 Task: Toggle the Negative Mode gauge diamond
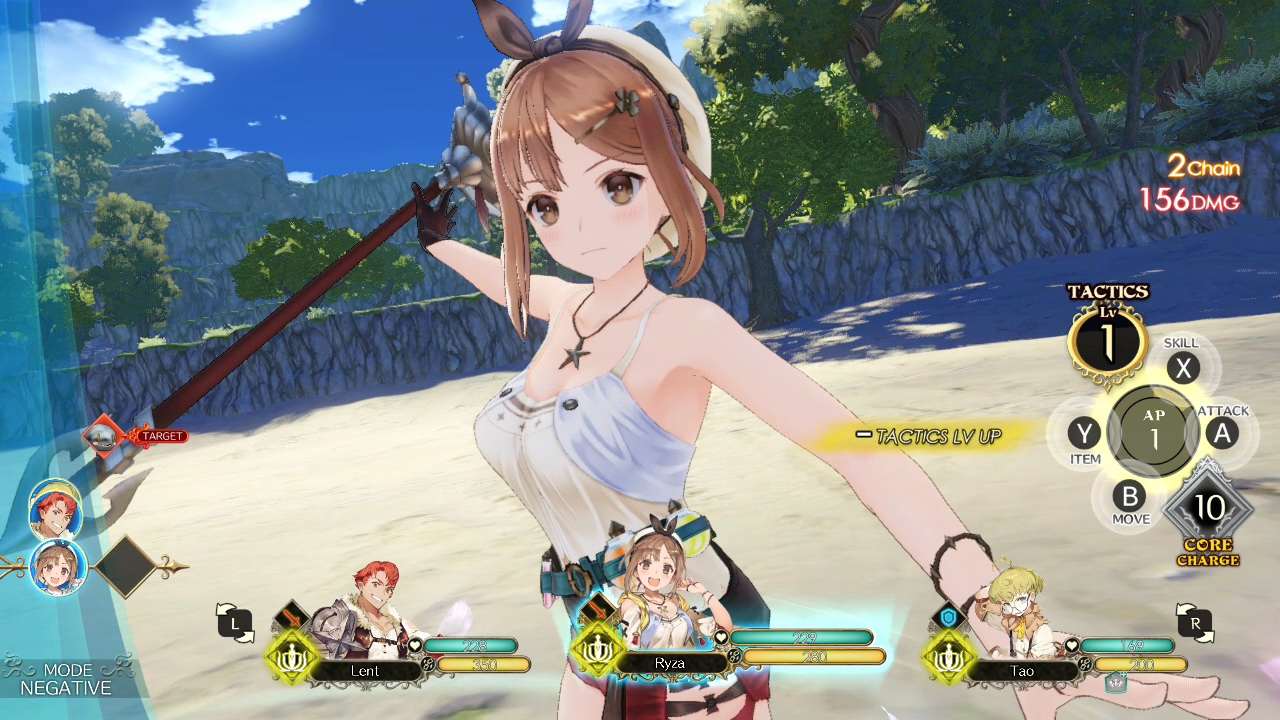(126, 566)
